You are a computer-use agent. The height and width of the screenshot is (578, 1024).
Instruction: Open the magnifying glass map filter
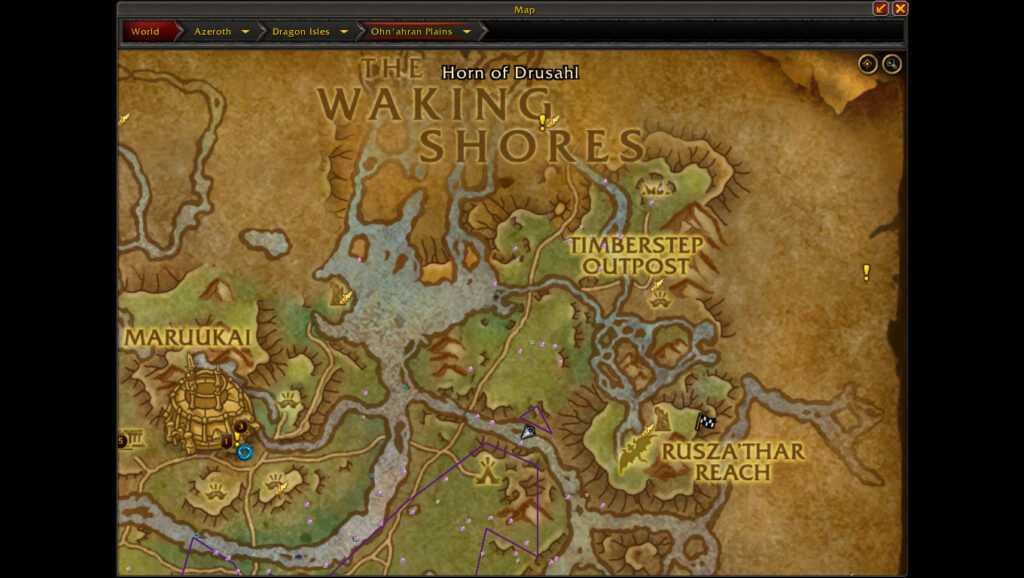coord(891,64)
